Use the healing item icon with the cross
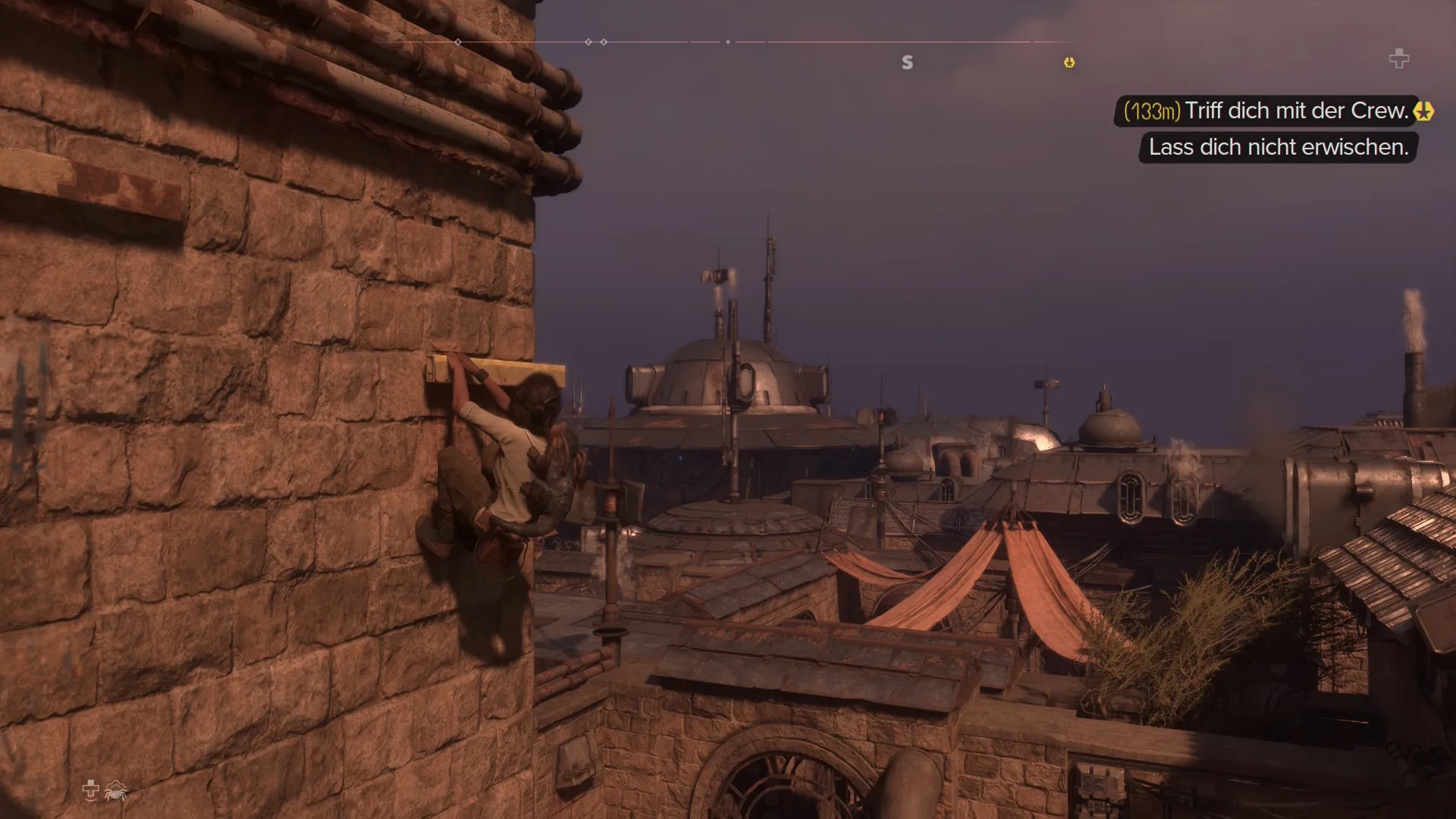The height and width of the screenshot is (819, 1456). [x=90, y=790]
